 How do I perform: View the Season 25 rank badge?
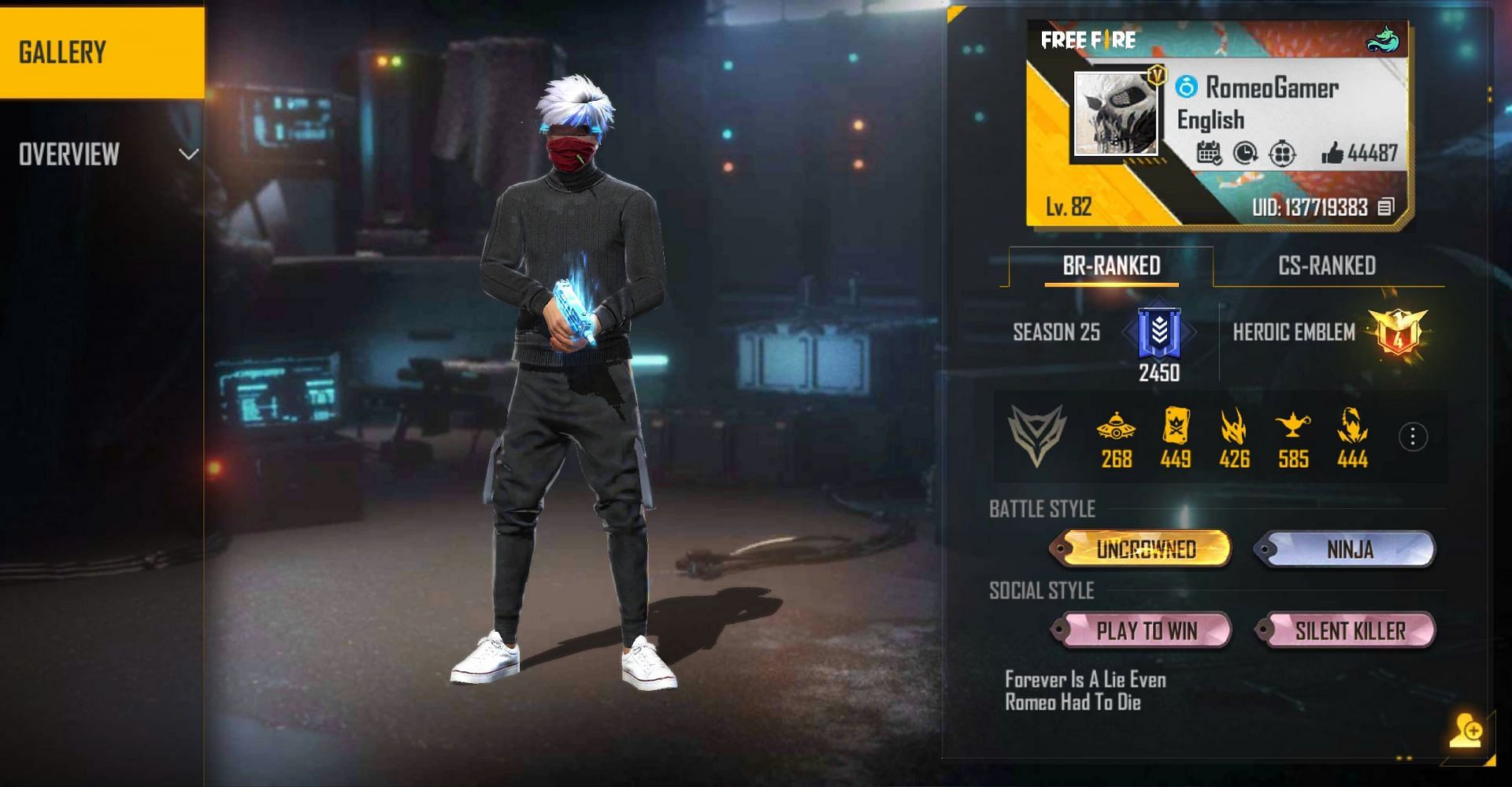click(1159, 333)
